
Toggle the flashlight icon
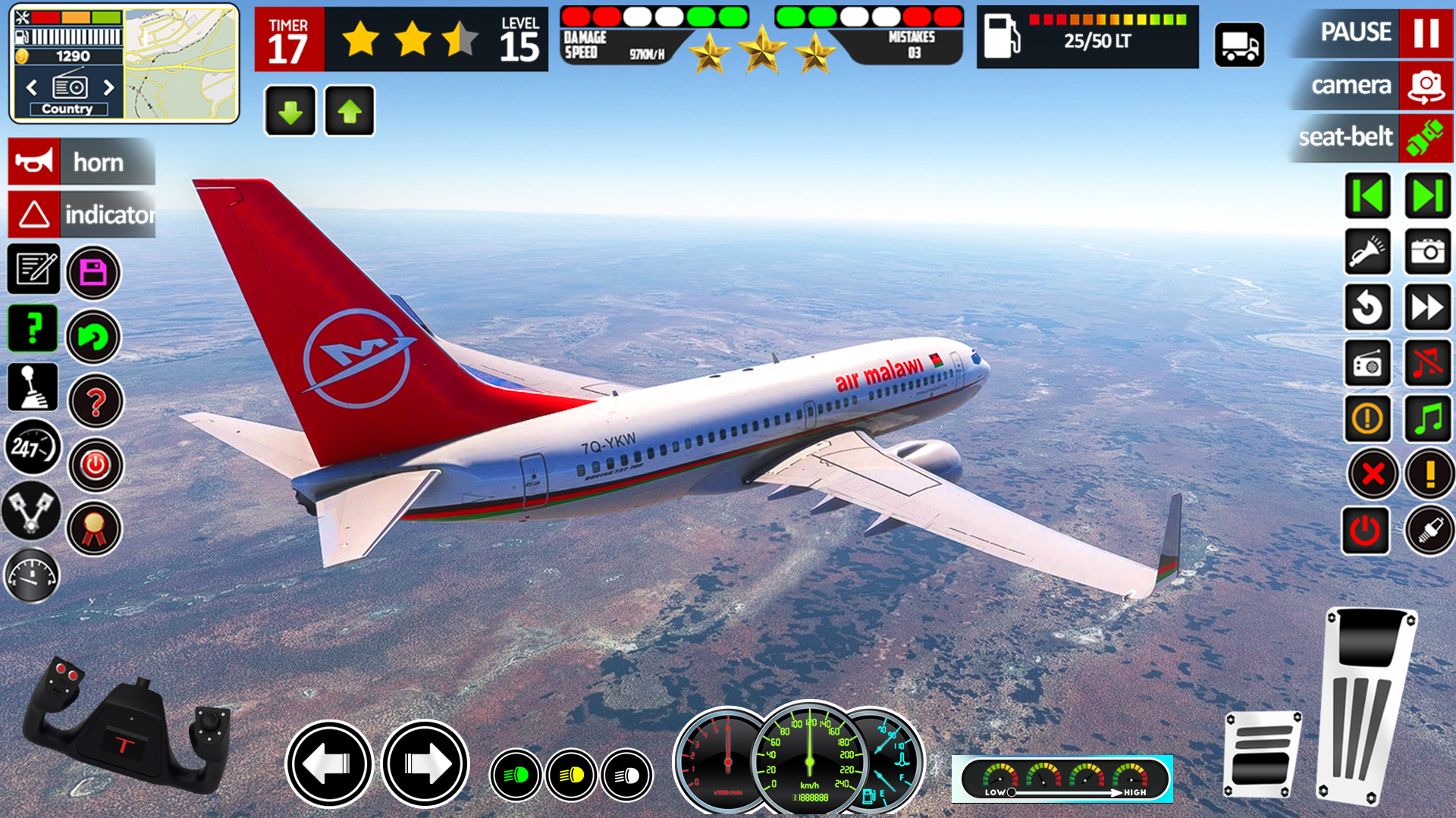[1367, 252]
